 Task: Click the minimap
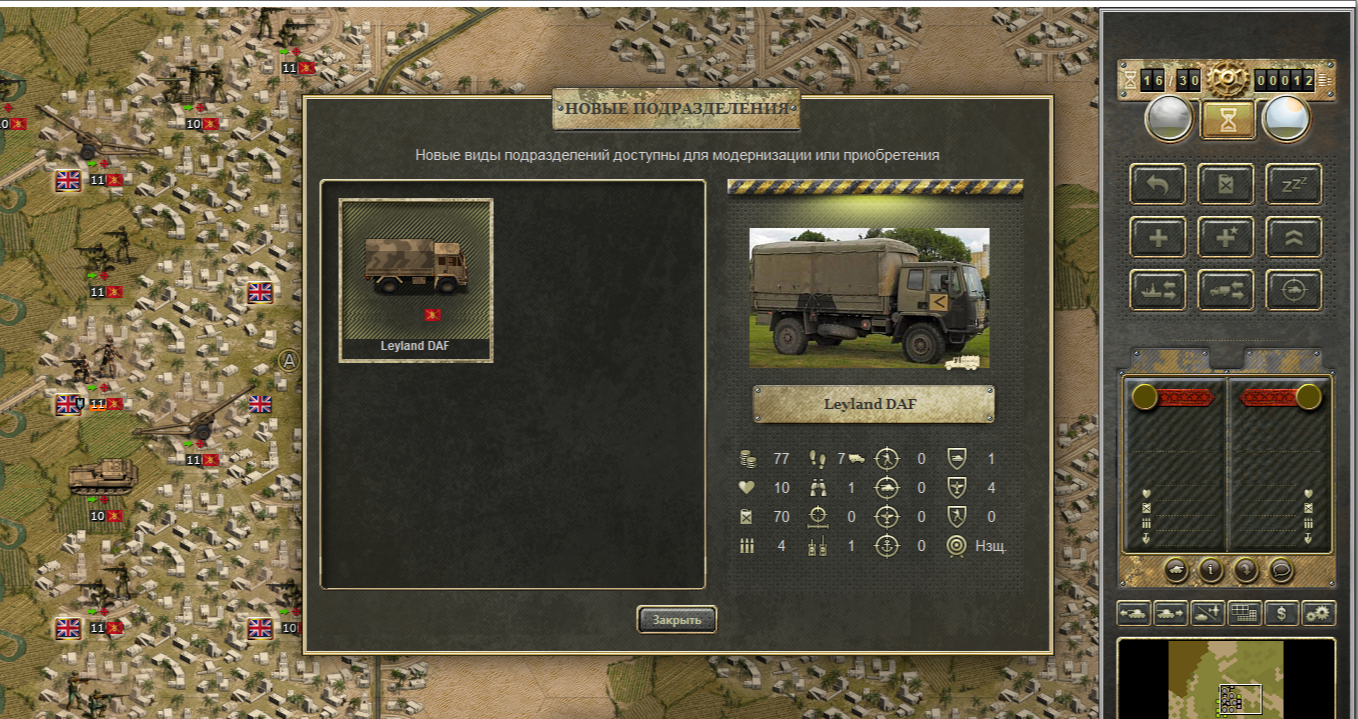coord(1226,680)
